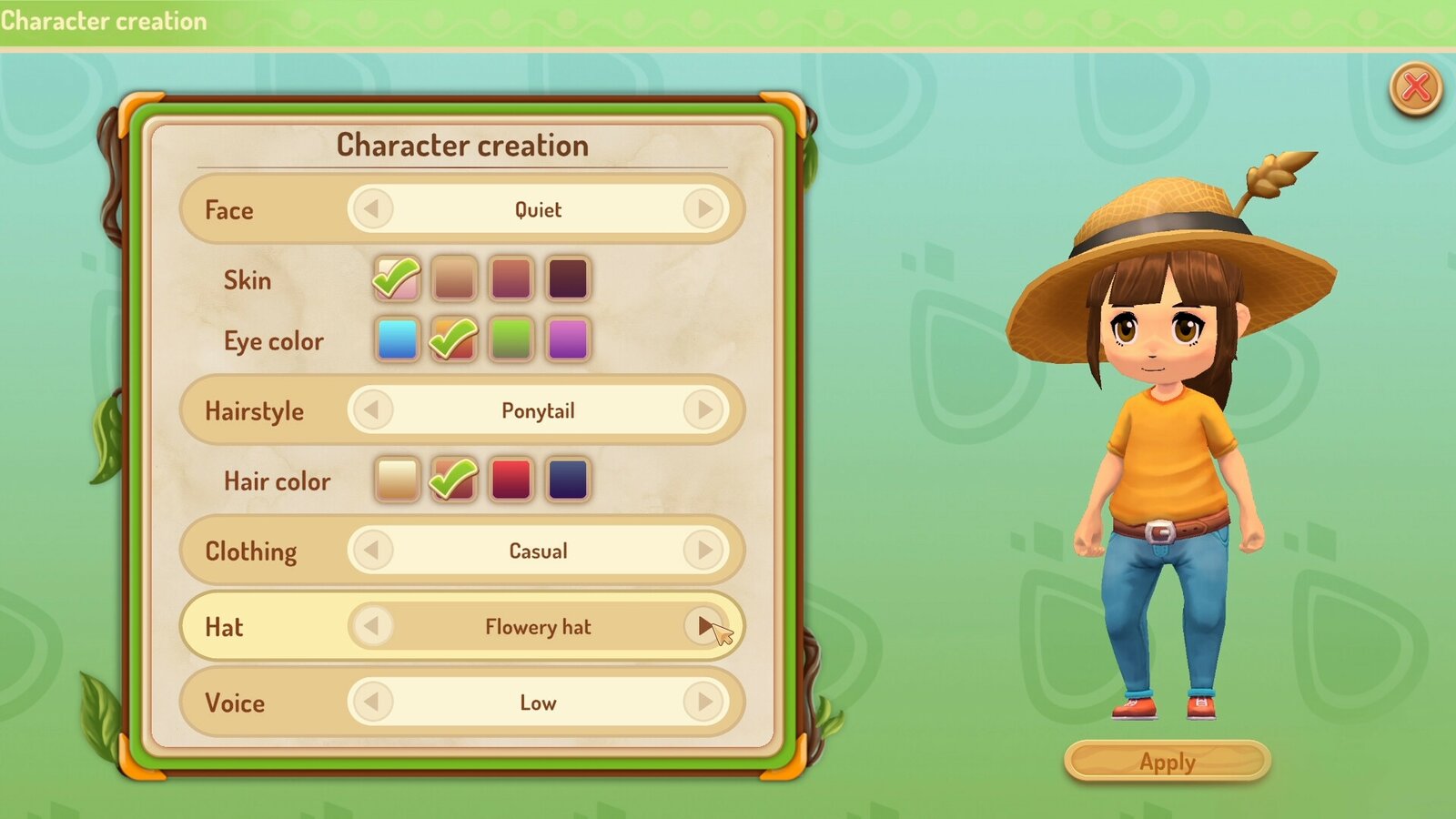Select the next Face option arrow
The height and width of the screenshot is (819, 1456).
coord(703,209)
